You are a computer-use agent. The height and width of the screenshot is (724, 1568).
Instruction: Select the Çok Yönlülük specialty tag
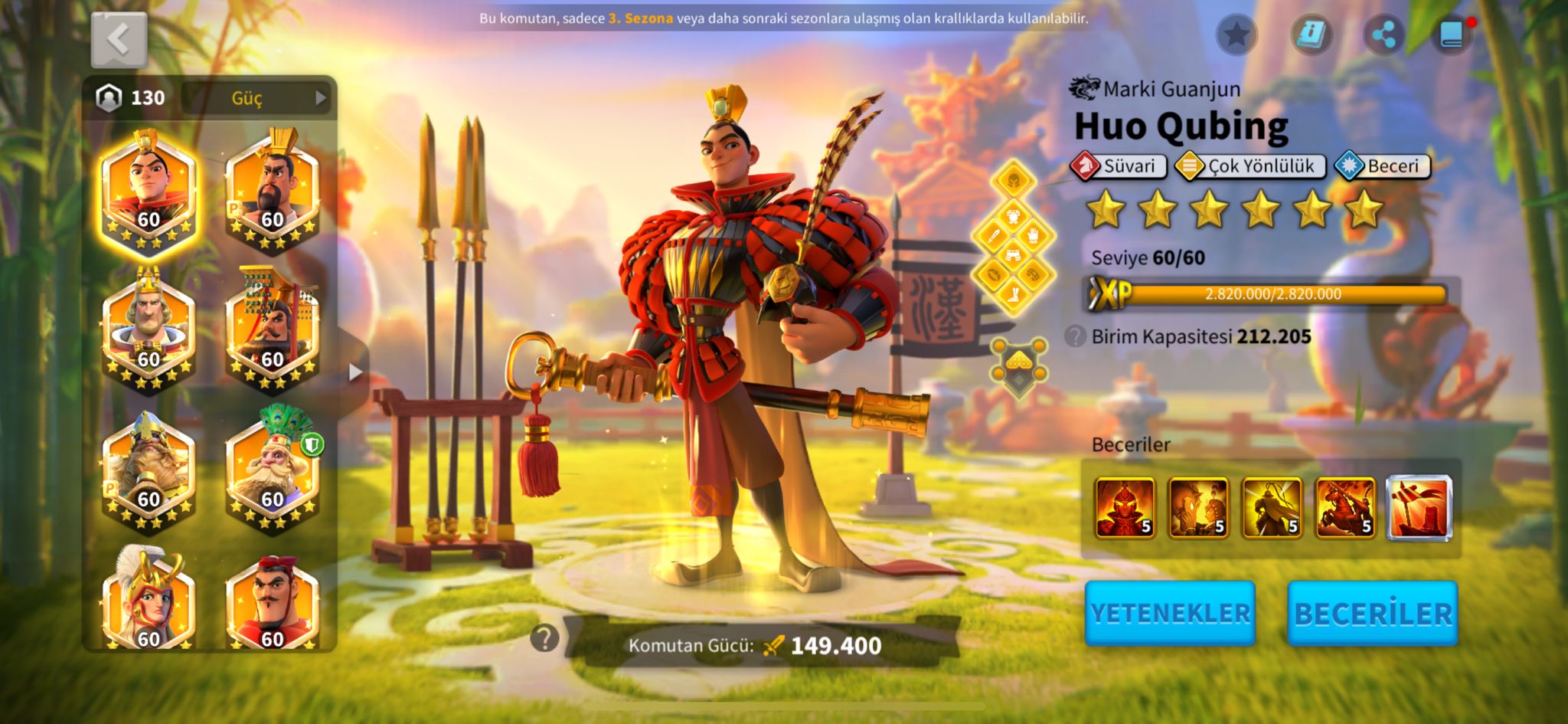tap(1250, 166)
